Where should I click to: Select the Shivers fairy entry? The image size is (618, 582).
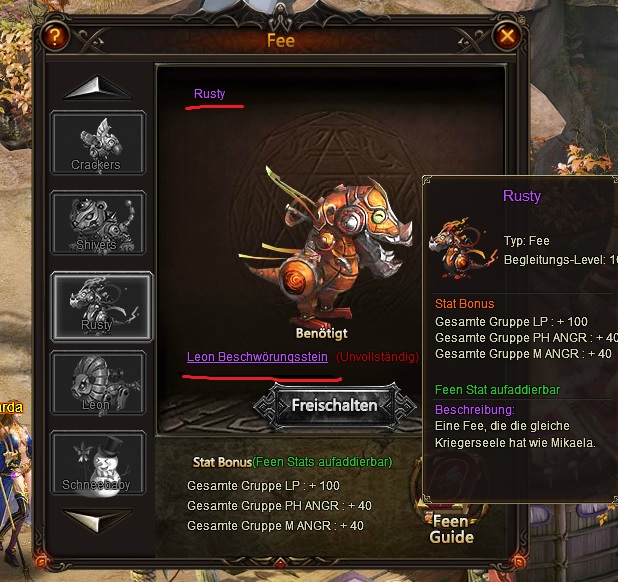(97, 222)
